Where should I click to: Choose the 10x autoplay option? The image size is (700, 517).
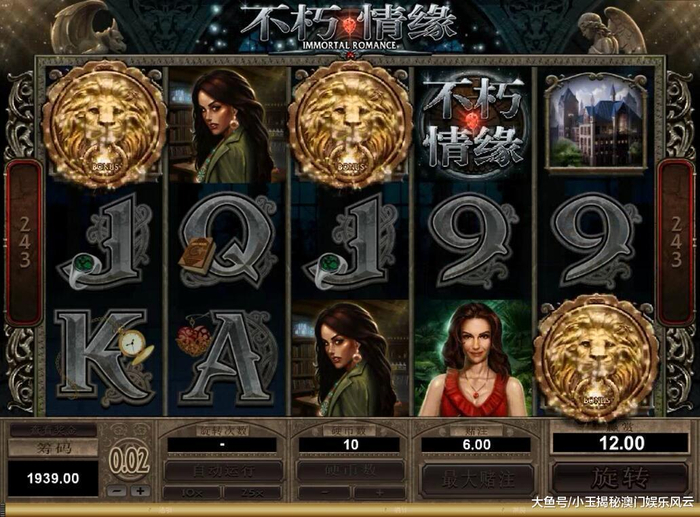point(193,492)
